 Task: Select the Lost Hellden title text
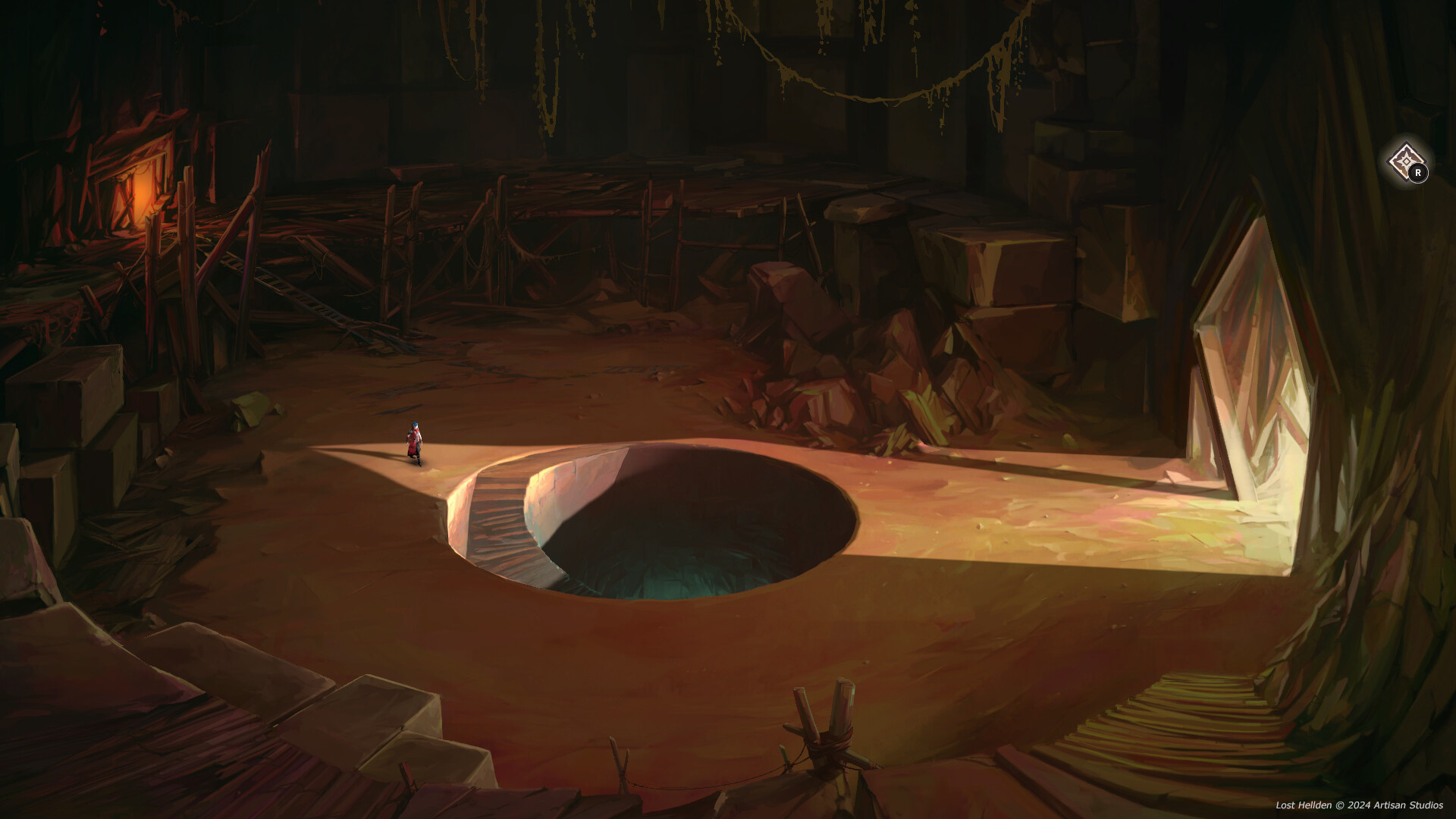point(1303,805)
